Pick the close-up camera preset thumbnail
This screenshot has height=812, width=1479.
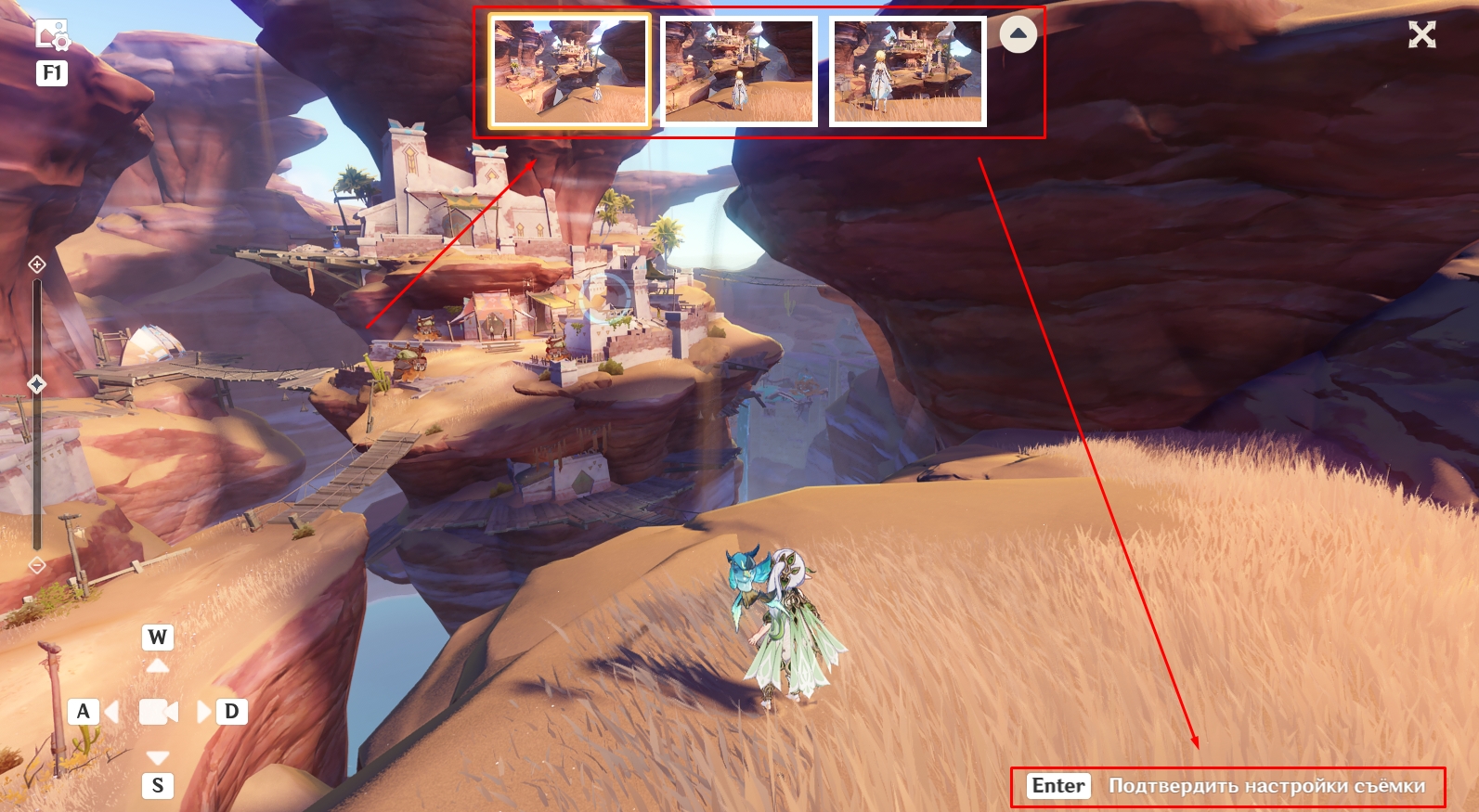pyautogui.click(x=907, y=71)
